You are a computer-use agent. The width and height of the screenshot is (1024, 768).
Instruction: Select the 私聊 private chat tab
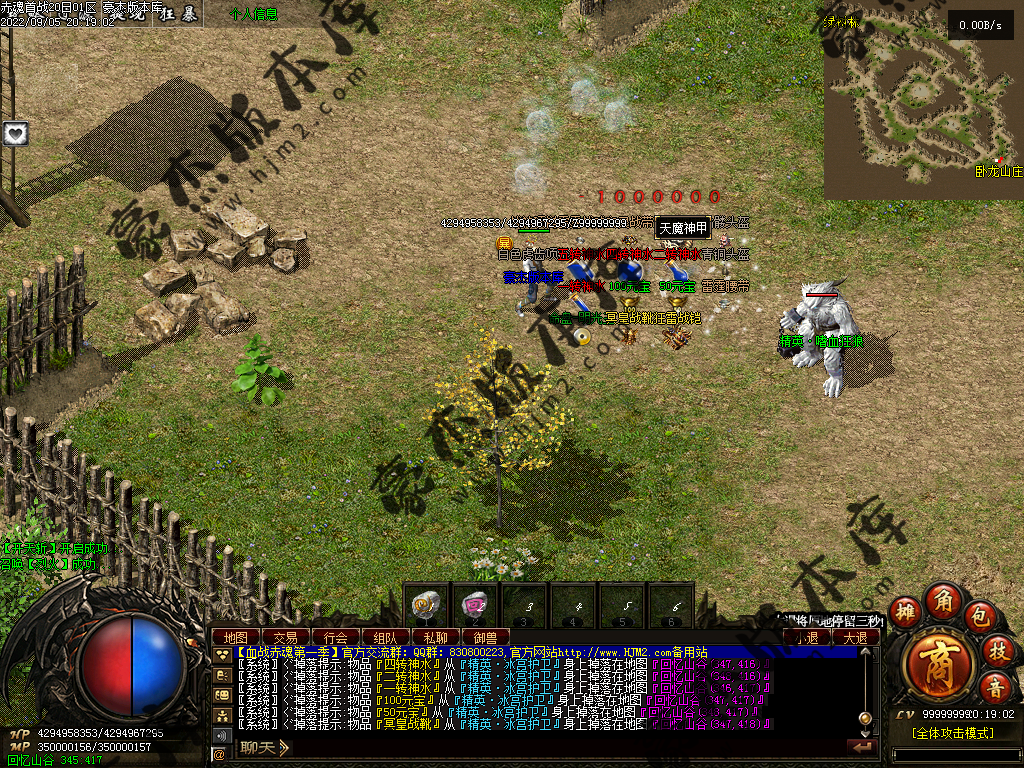[435, 637]
